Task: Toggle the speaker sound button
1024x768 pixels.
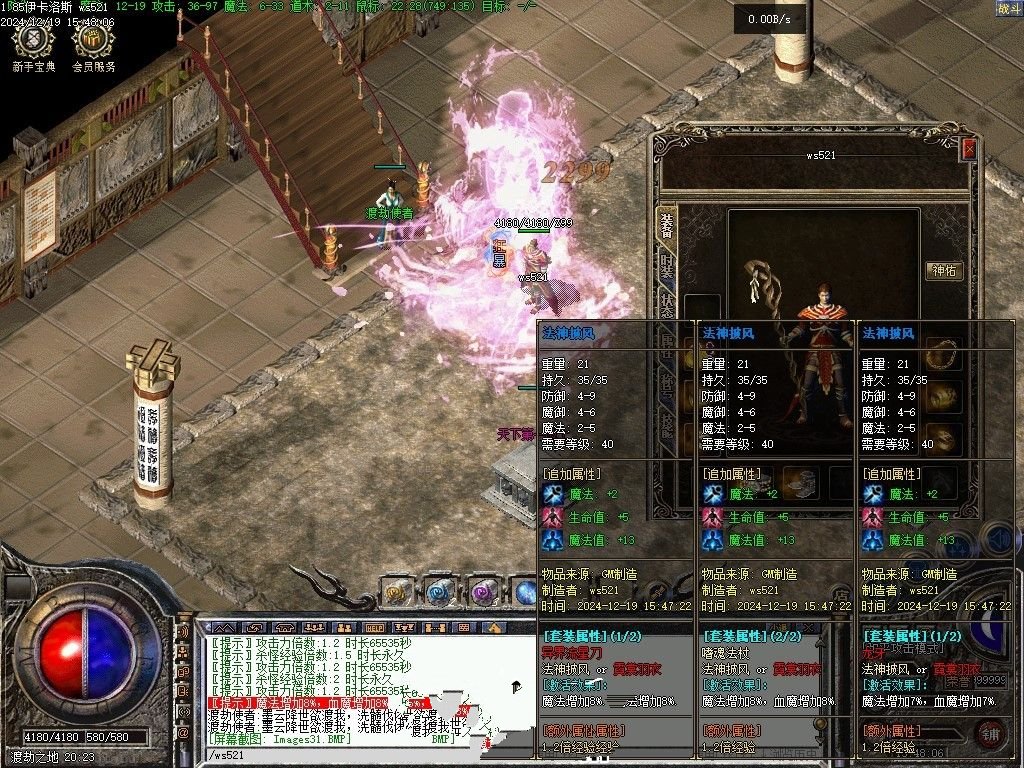Action: pos(996,538)
